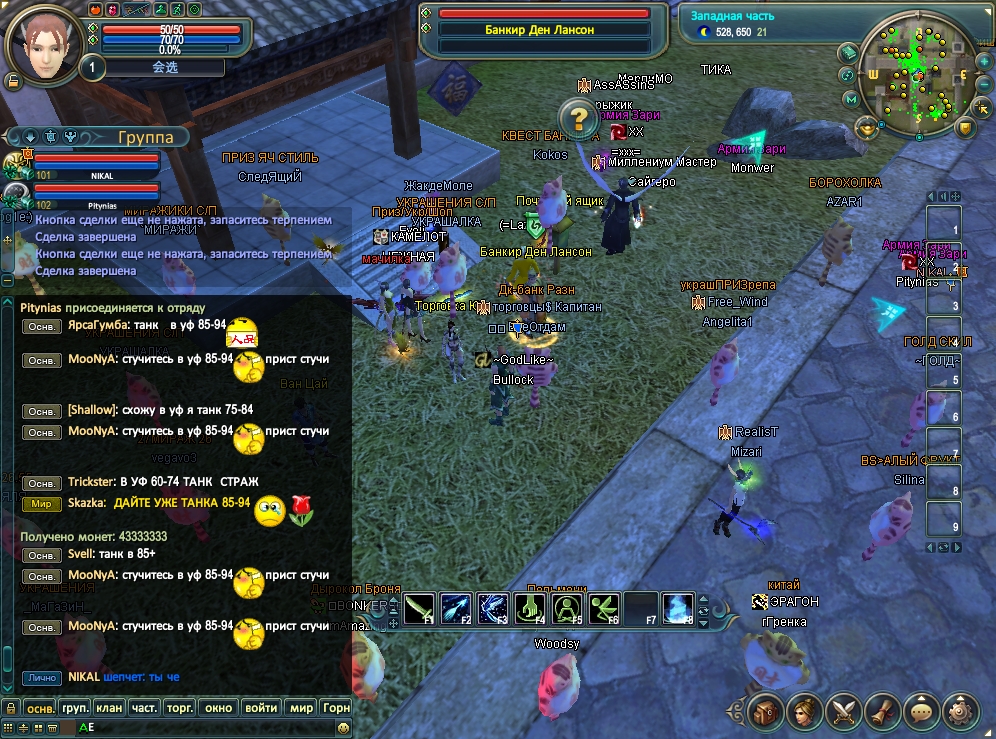
Task: Use the F4 green hand skill
Action: (530, 608)
